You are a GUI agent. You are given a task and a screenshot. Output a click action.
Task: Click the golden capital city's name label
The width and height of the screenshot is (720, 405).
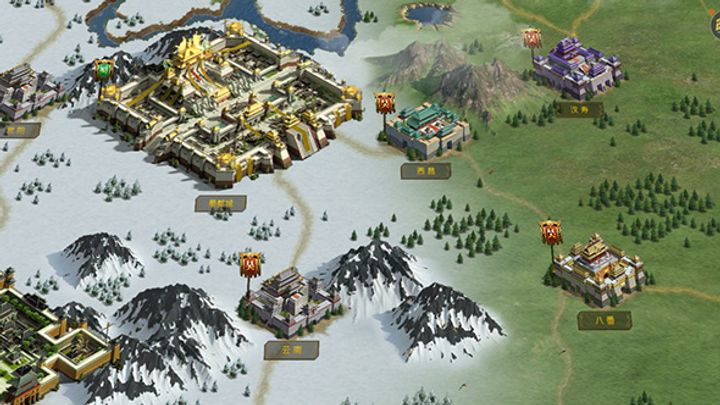coord(221,203)
